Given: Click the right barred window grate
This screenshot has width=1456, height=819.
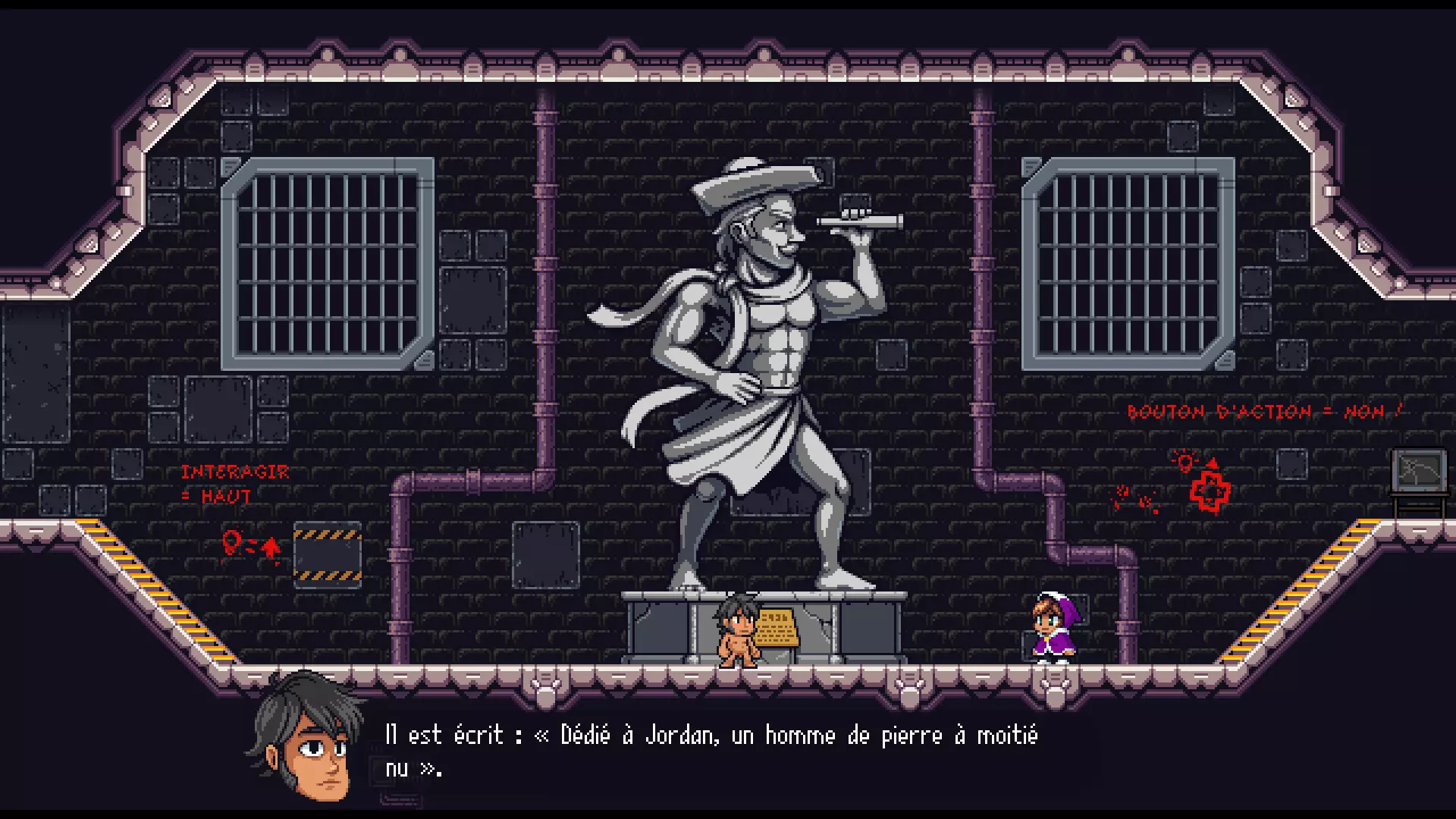Looking at the screenshot, I should tap(1130, 262).
